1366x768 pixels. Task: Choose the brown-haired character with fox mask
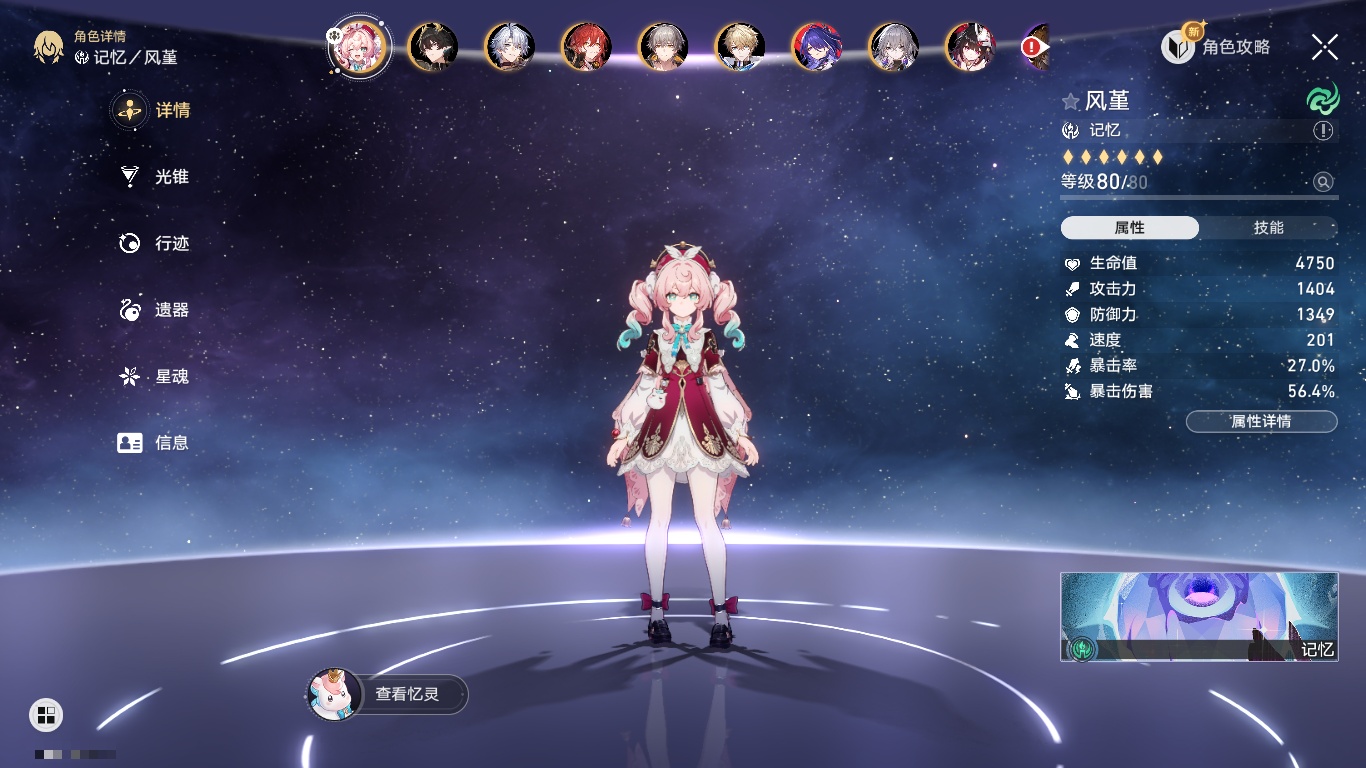pos(970,46)
